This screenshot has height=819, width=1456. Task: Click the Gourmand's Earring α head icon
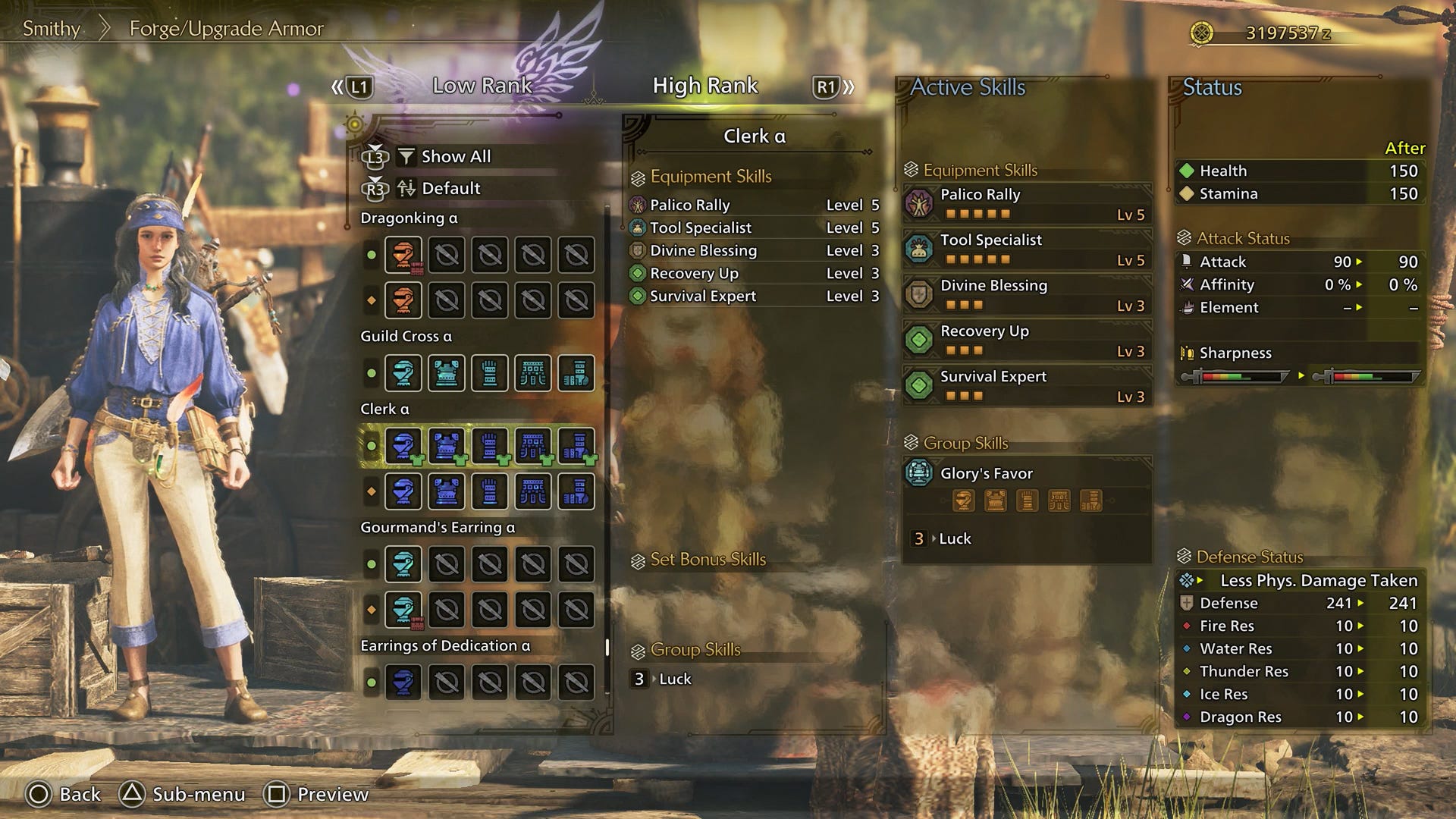click(x=404, y=563)
